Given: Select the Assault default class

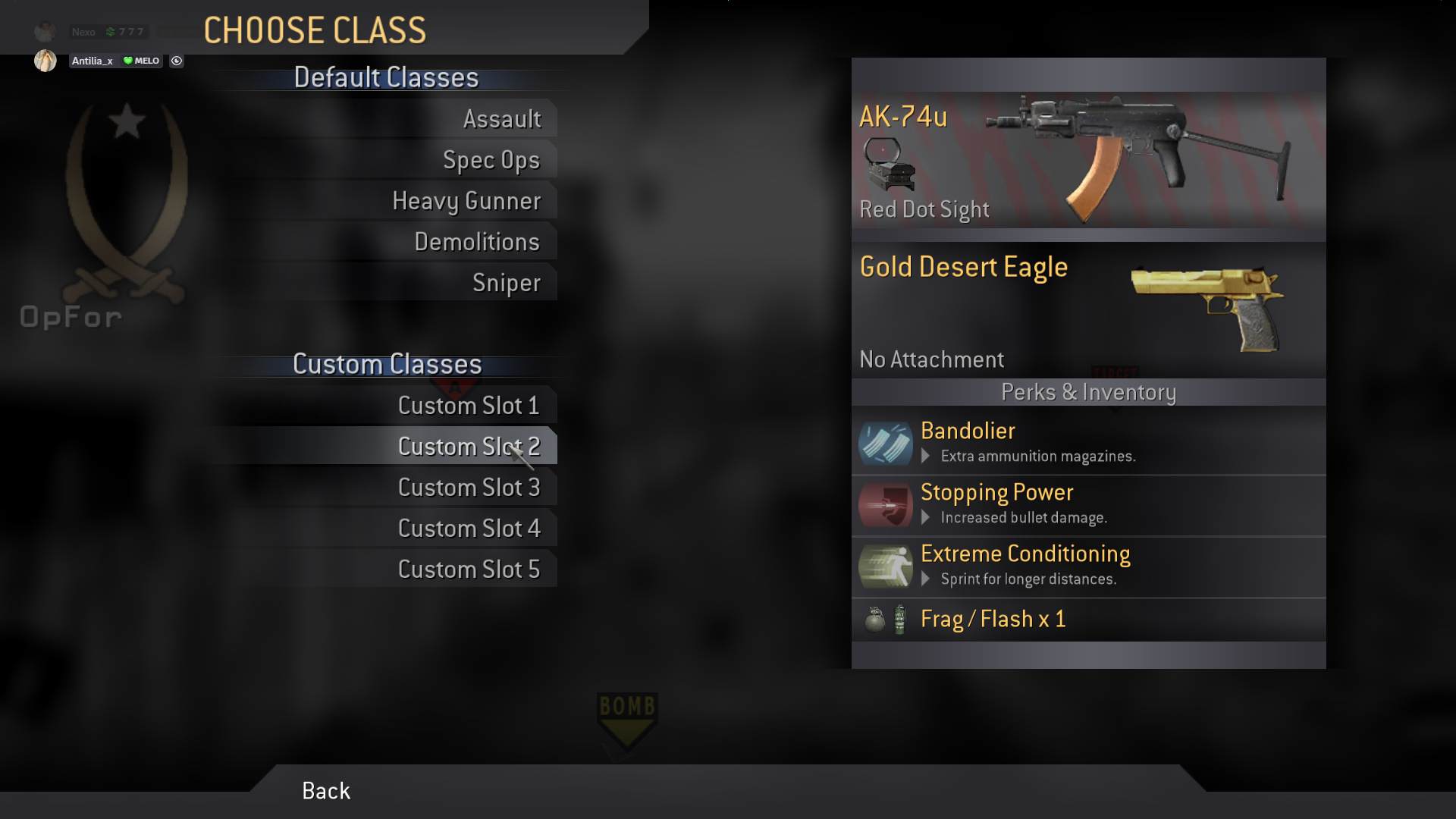Looking at the screenshot, I should tap(501, 119).
